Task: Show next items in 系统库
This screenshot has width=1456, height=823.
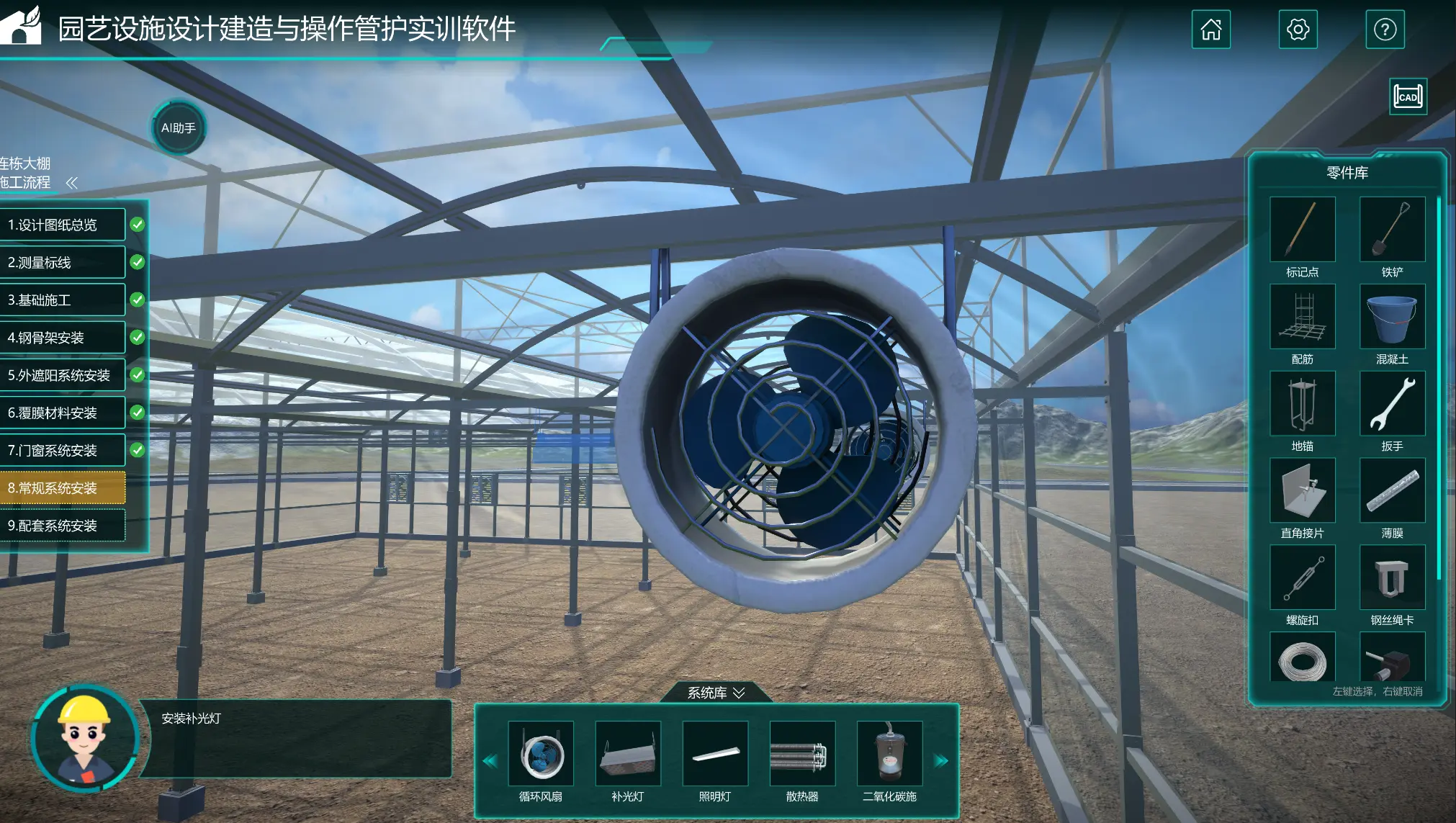Action: 941,760
